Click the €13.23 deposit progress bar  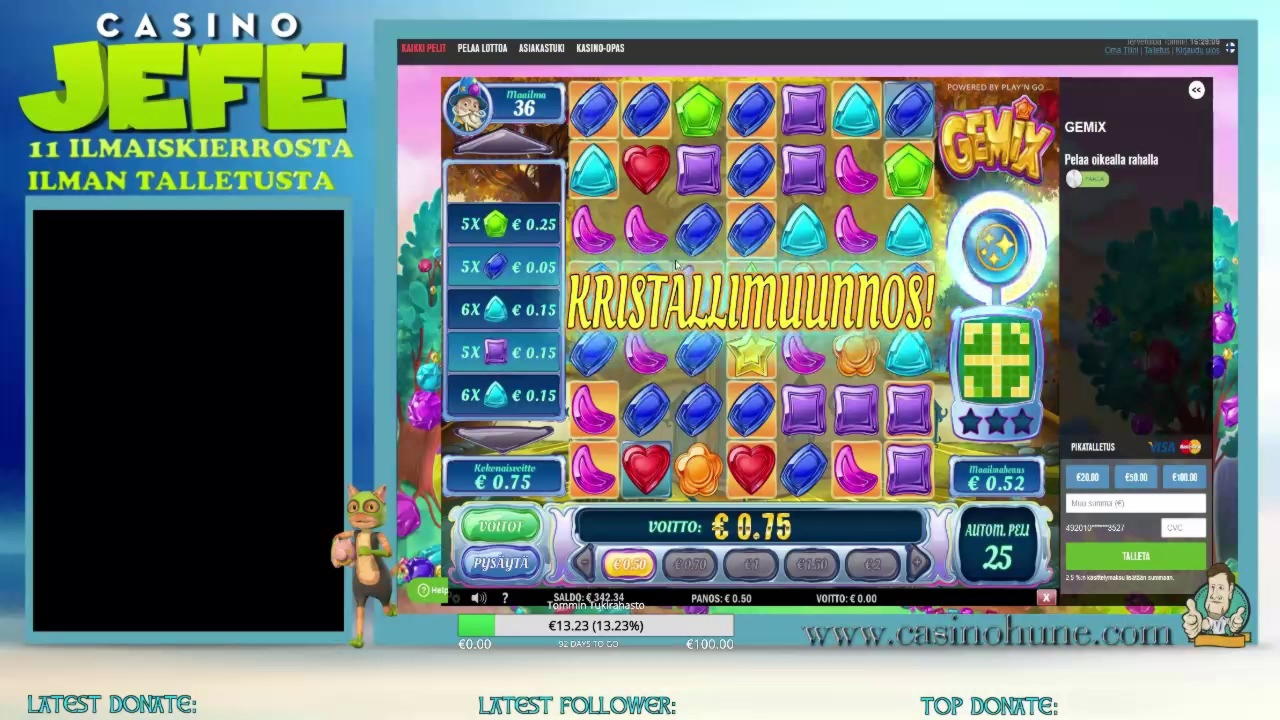[595, 625]
